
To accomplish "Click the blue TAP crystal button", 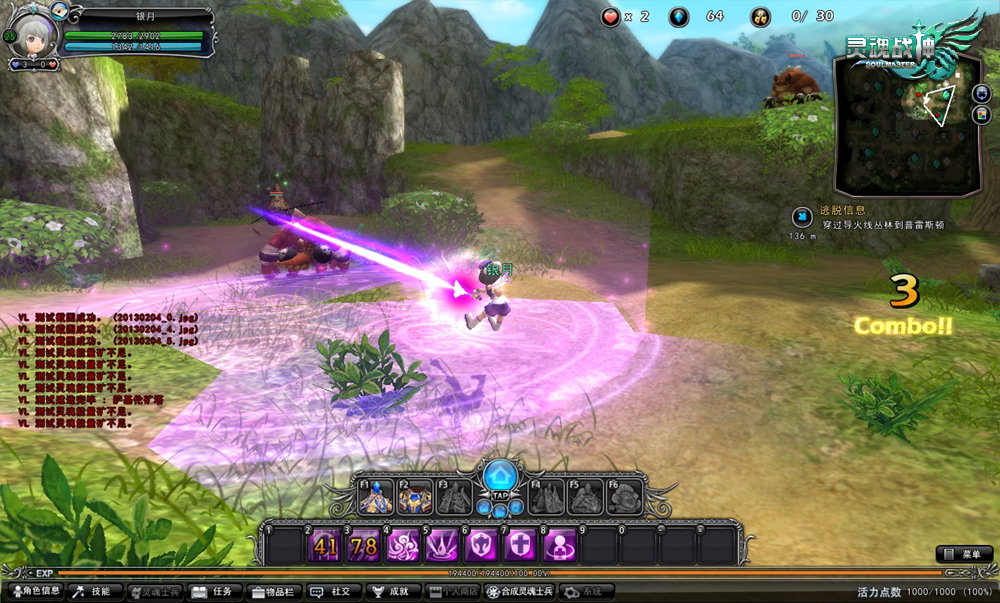I will point(500,477).
